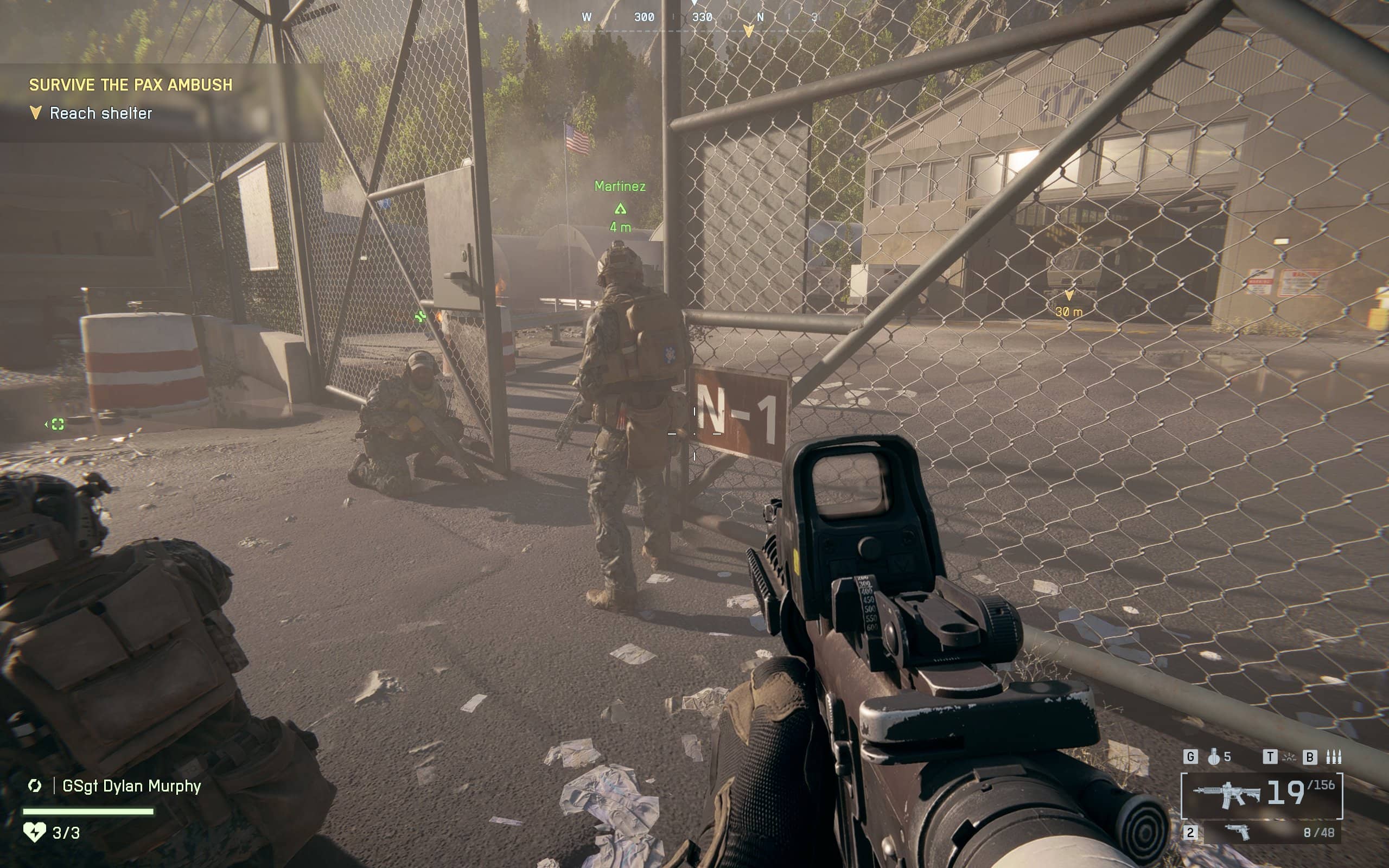Use the three-bullet ammo gadget icon
Viewport: 1389px width, 868px height.
coord(1333,757)
